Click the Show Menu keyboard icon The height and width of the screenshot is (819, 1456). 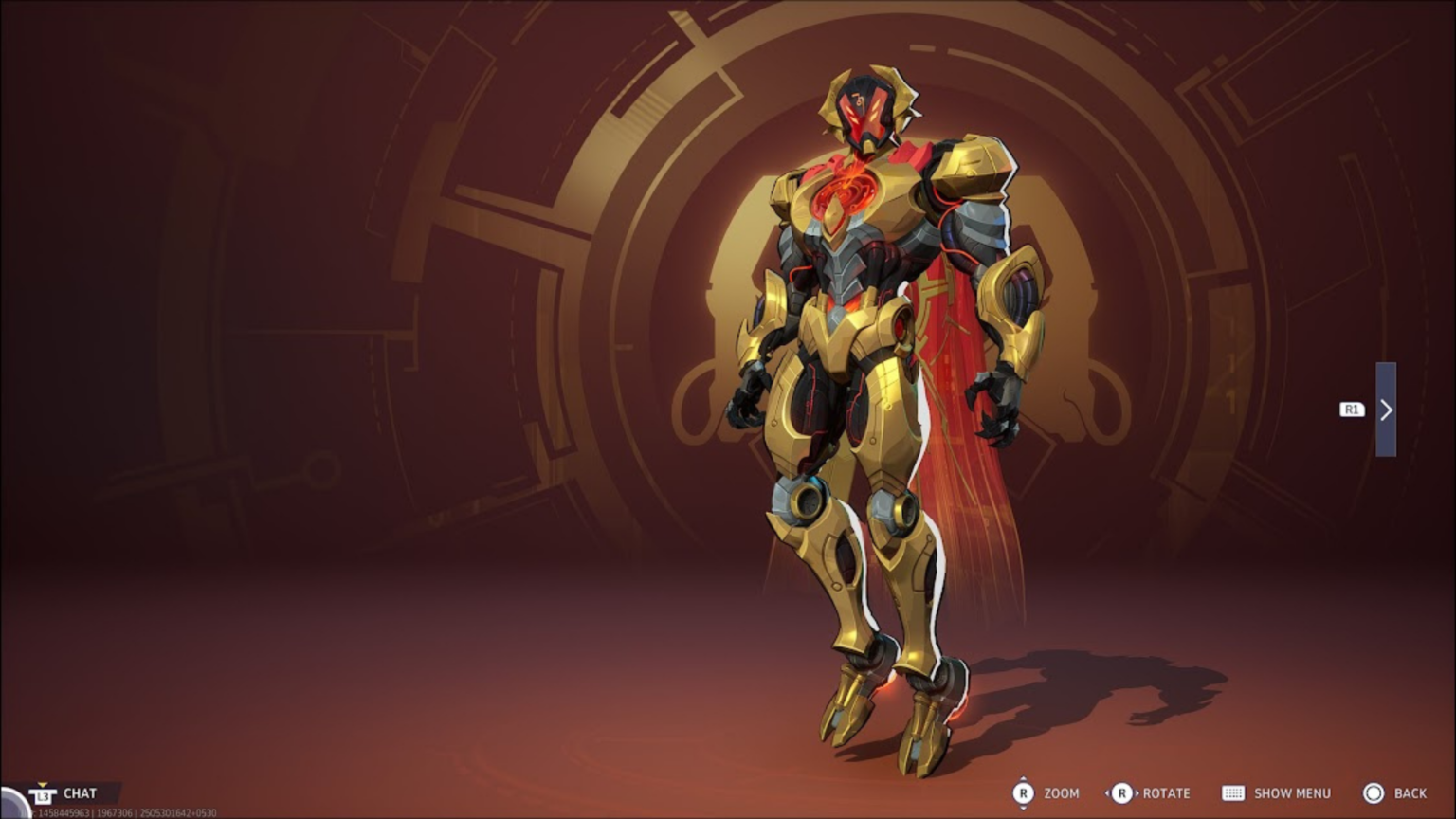click(x=1233, y=793)
